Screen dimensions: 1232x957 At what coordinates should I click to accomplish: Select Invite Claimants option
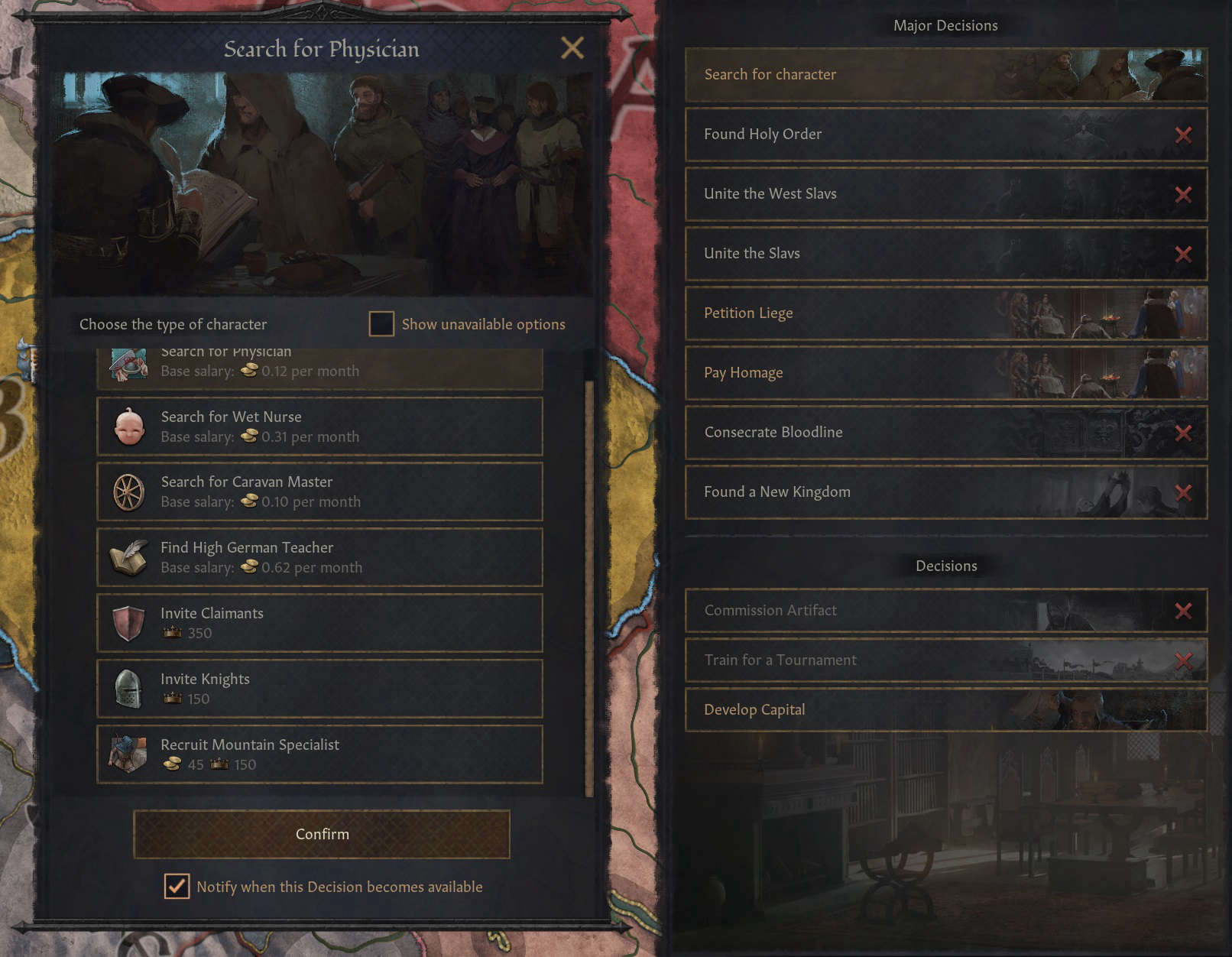pos(319,623)
